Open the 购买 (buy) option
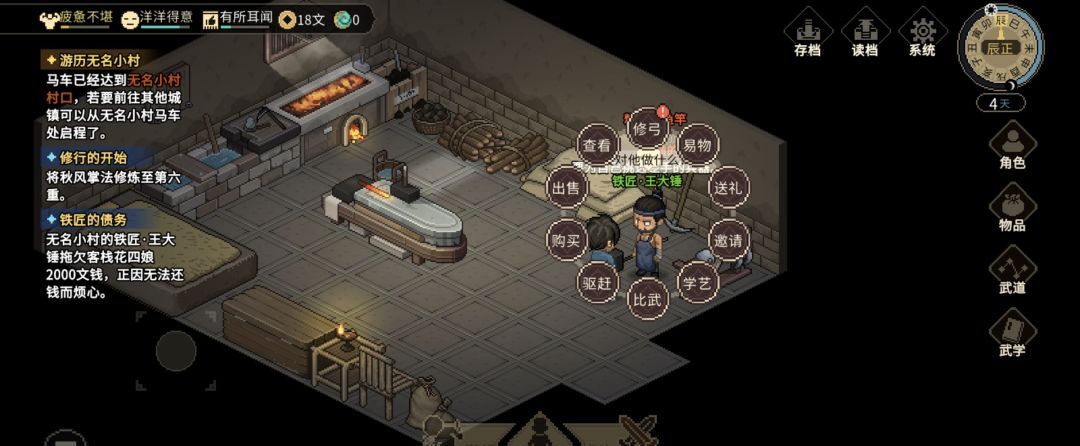This screenshot has width=1080, height=446. [566, 240]
